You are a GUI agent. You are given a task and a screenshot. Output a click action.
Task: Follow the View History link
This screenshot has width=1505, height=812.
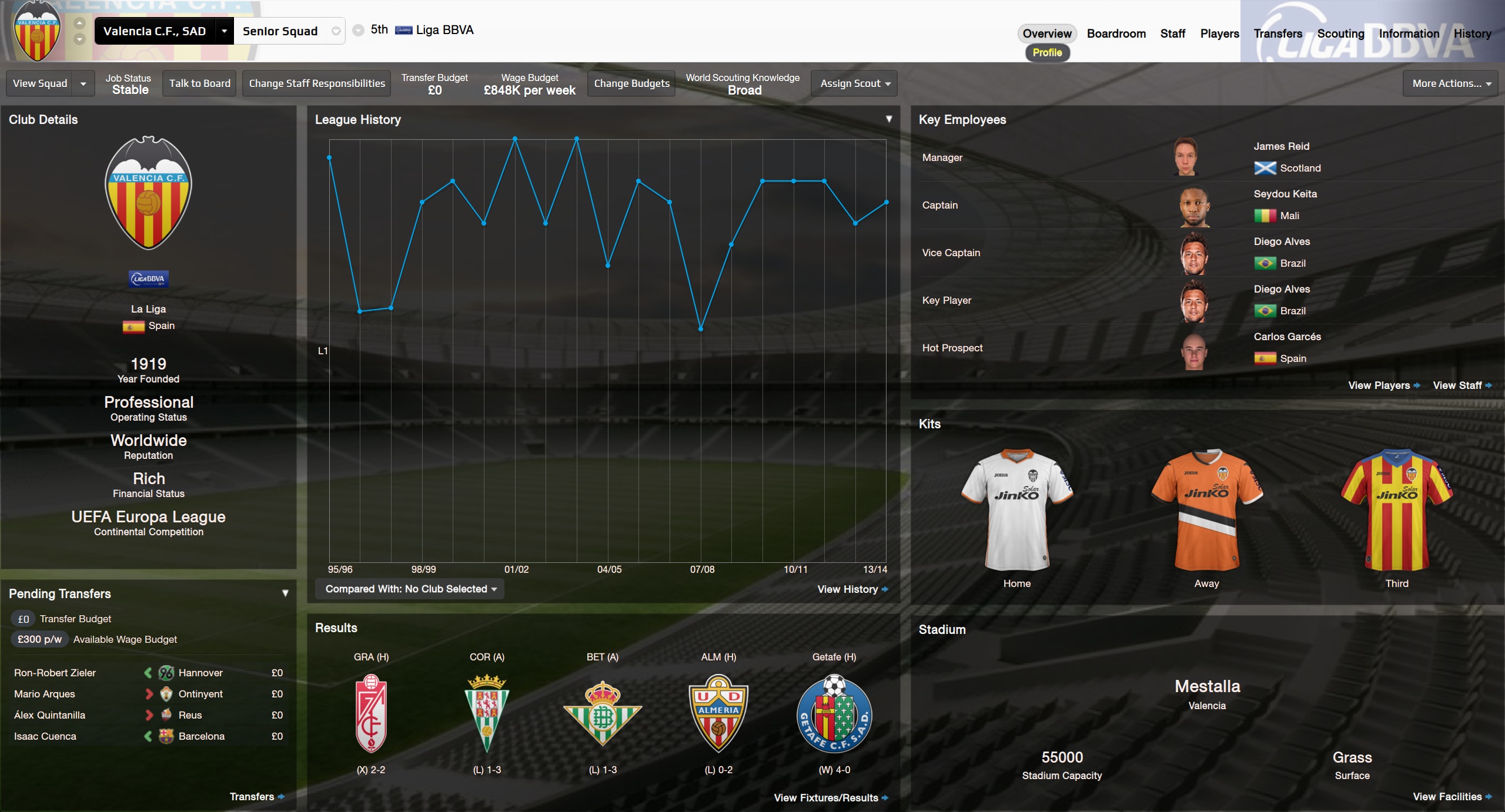pos(852,589)
